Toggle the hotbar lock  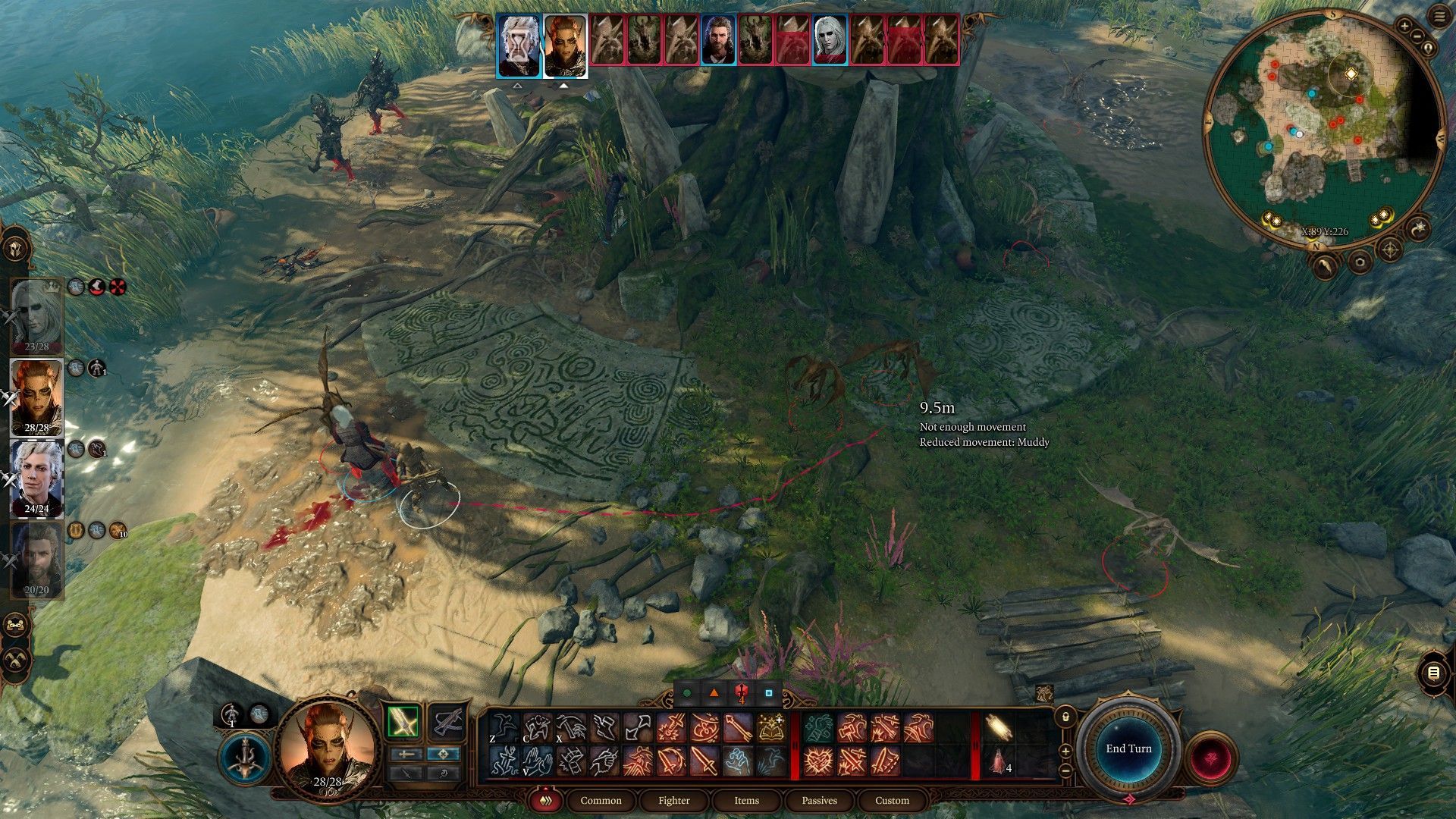[x=1065, y=716]
